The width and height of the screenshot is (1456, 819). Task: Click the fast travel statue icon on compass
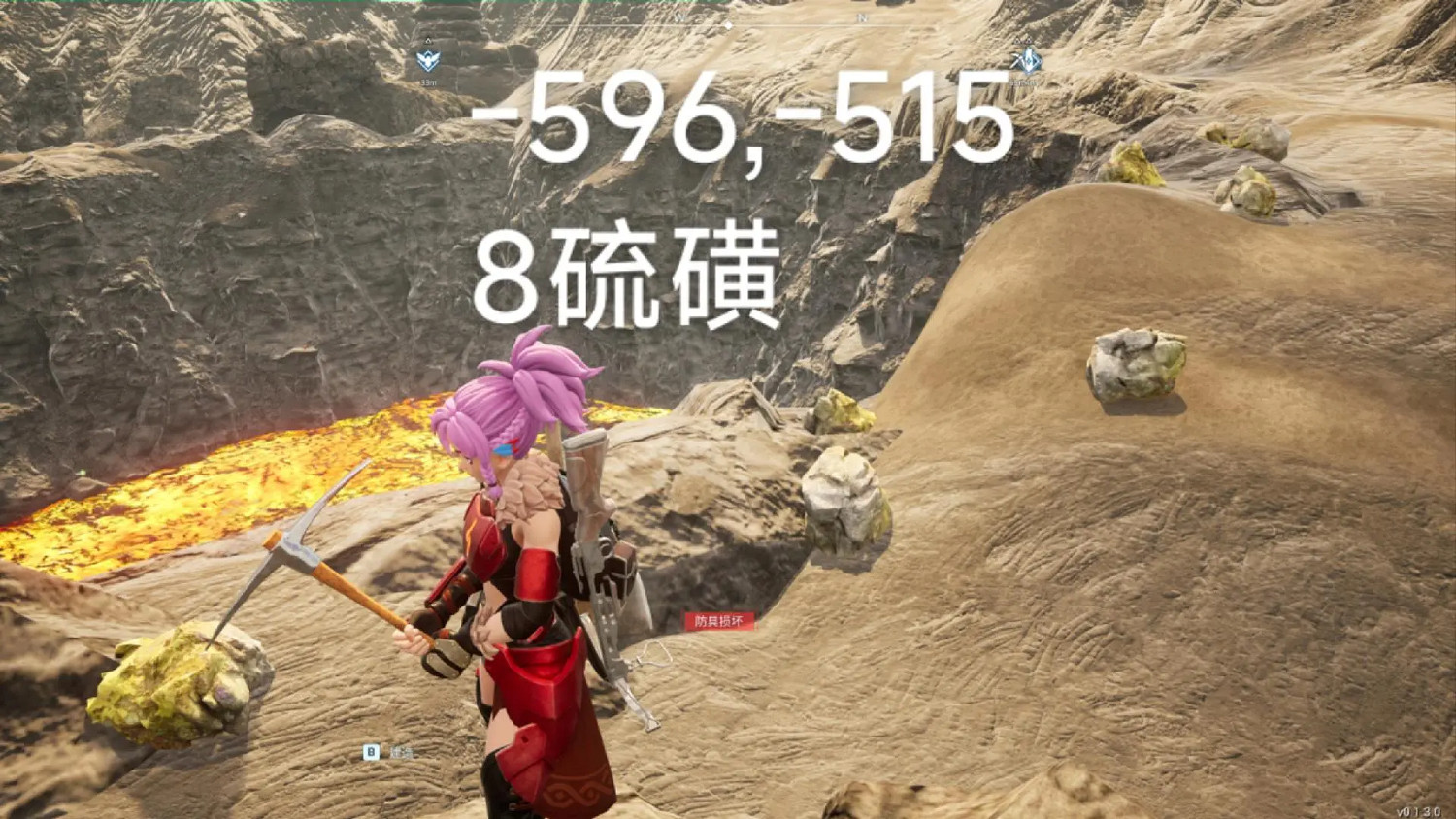[1029, 60]
